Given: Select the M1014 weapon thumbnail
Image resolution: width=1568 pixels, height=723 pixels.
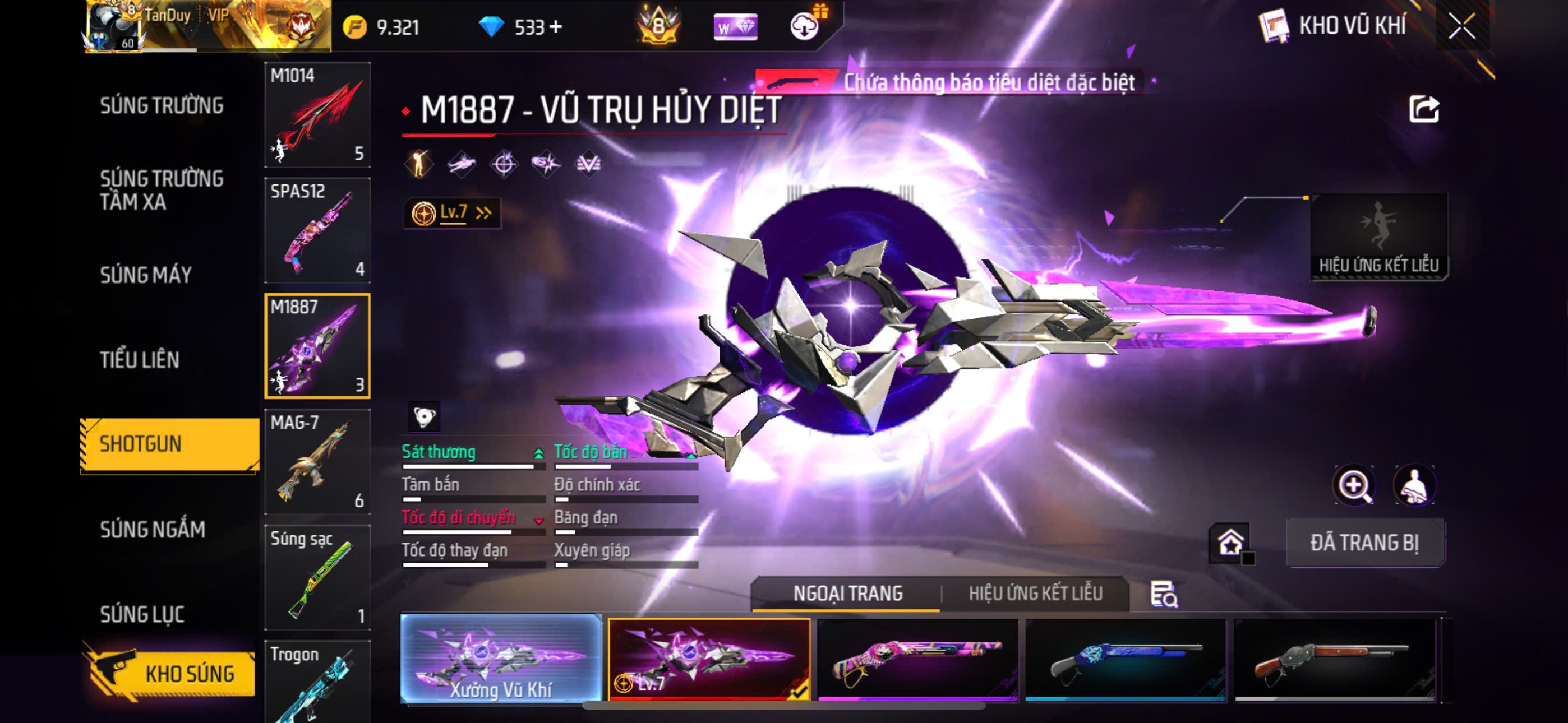Looking at the screenshot, I should (x=317, y=114).
